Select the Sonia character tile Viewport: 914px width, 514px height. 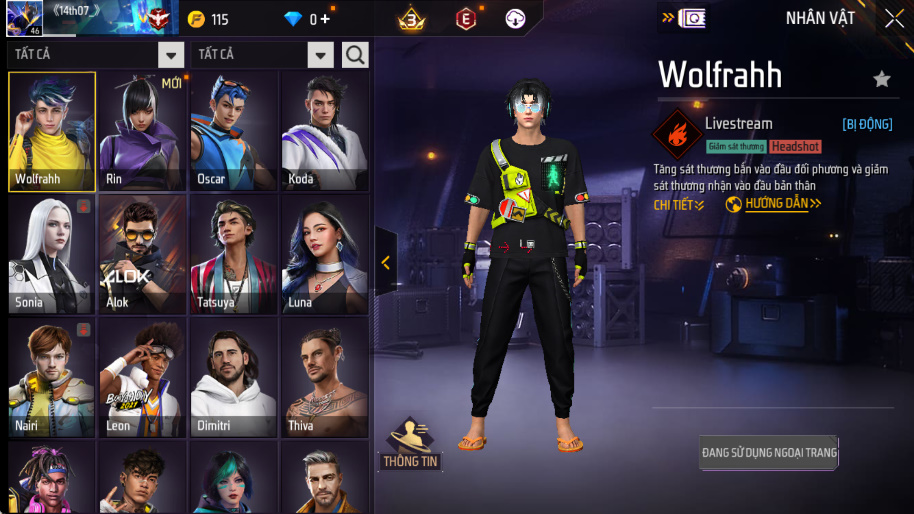(x=51, y=254)
